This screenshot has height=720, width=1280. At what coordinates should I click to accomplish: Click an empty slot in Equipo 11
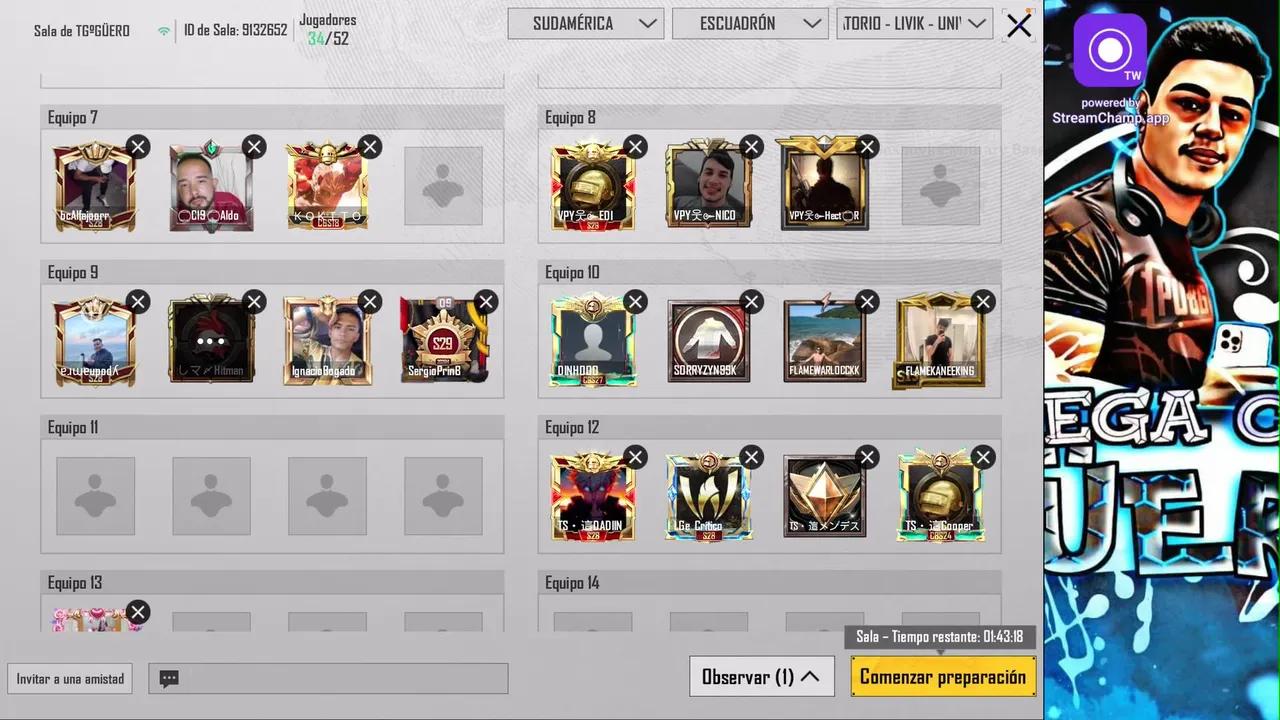pyautogui.click(x=95, y=497)
